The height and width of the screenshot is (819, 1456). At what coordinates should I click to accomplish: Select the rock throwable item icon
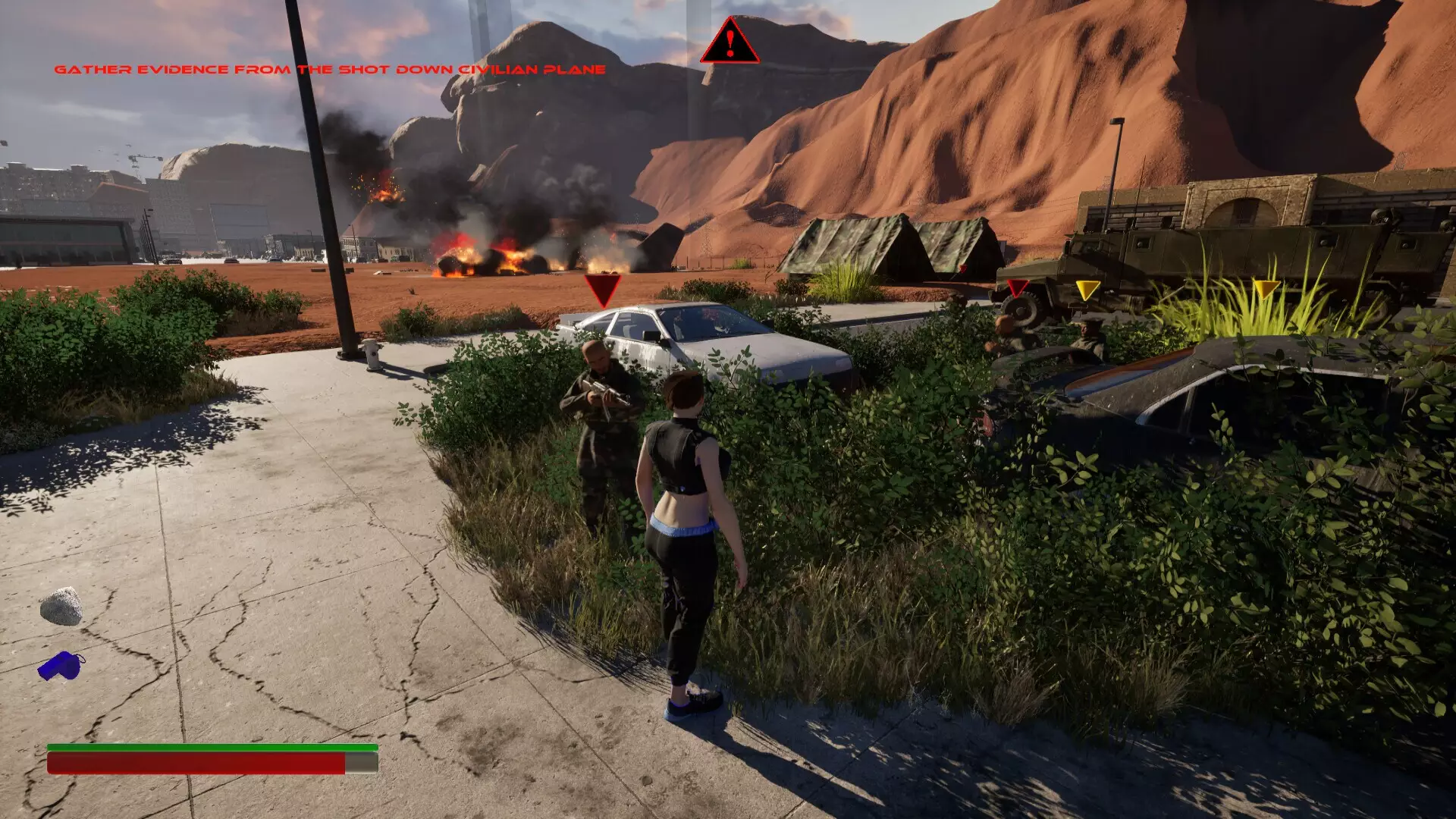61,607
